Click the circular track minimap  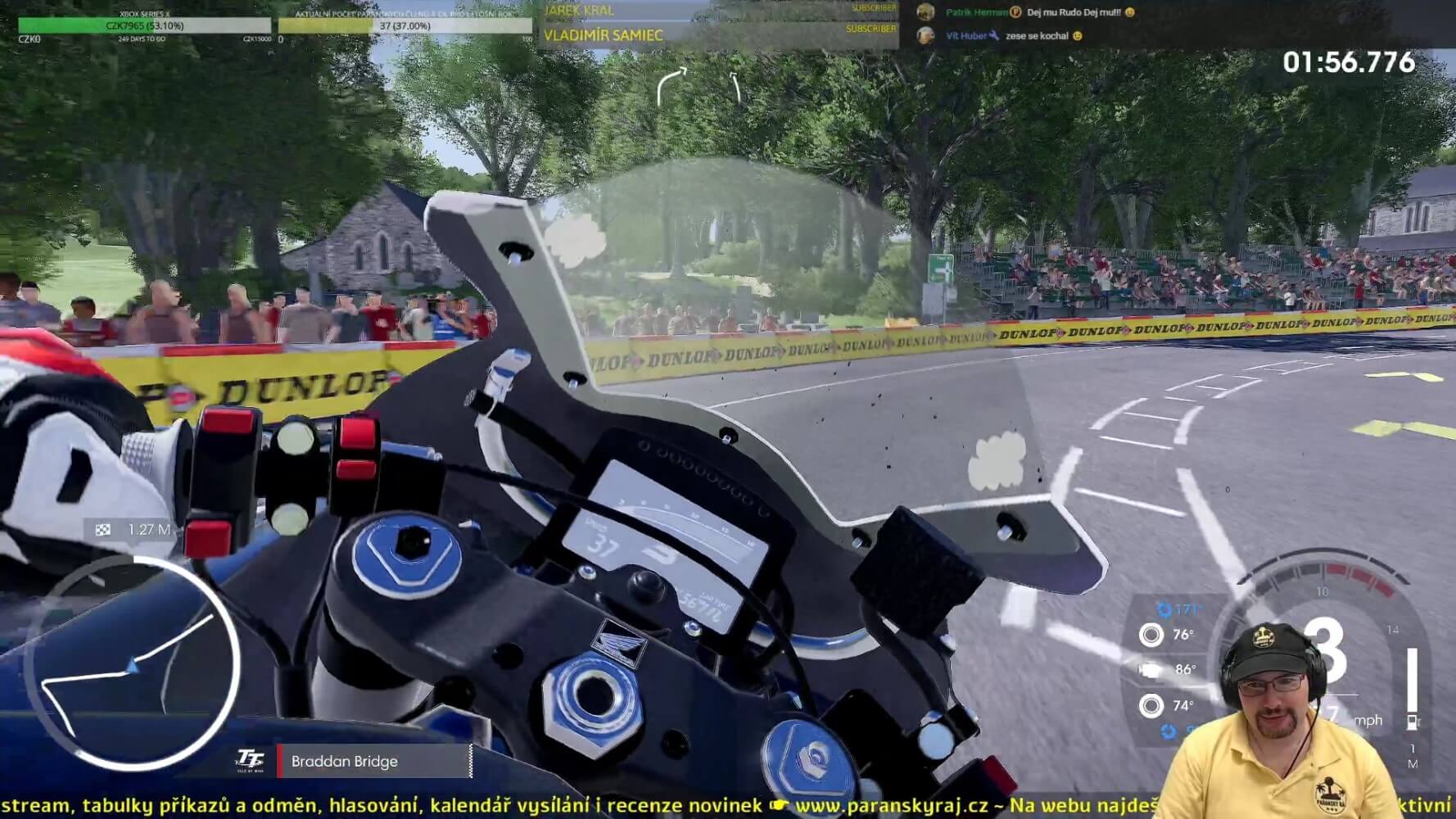(x=131, y=664)
